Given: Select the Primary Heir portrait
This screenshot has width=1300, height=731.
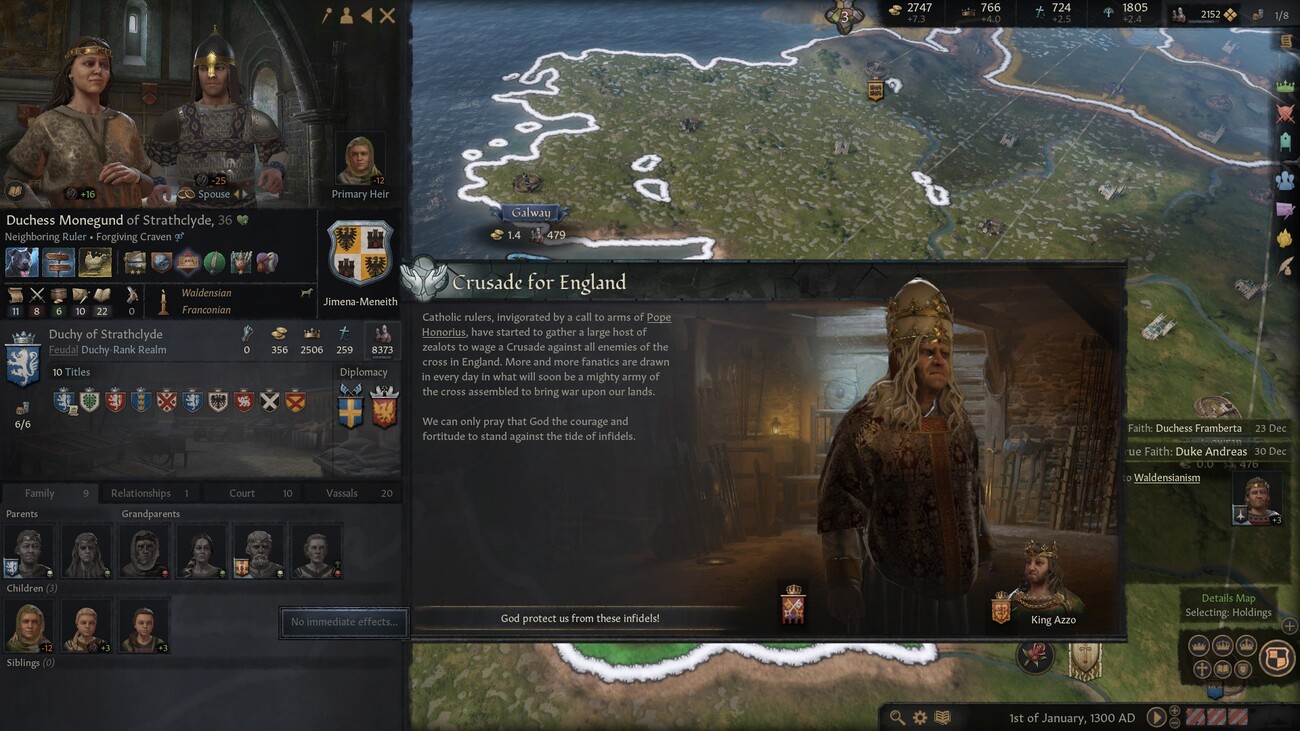Looking at the screenshot, I should (360, 160).
